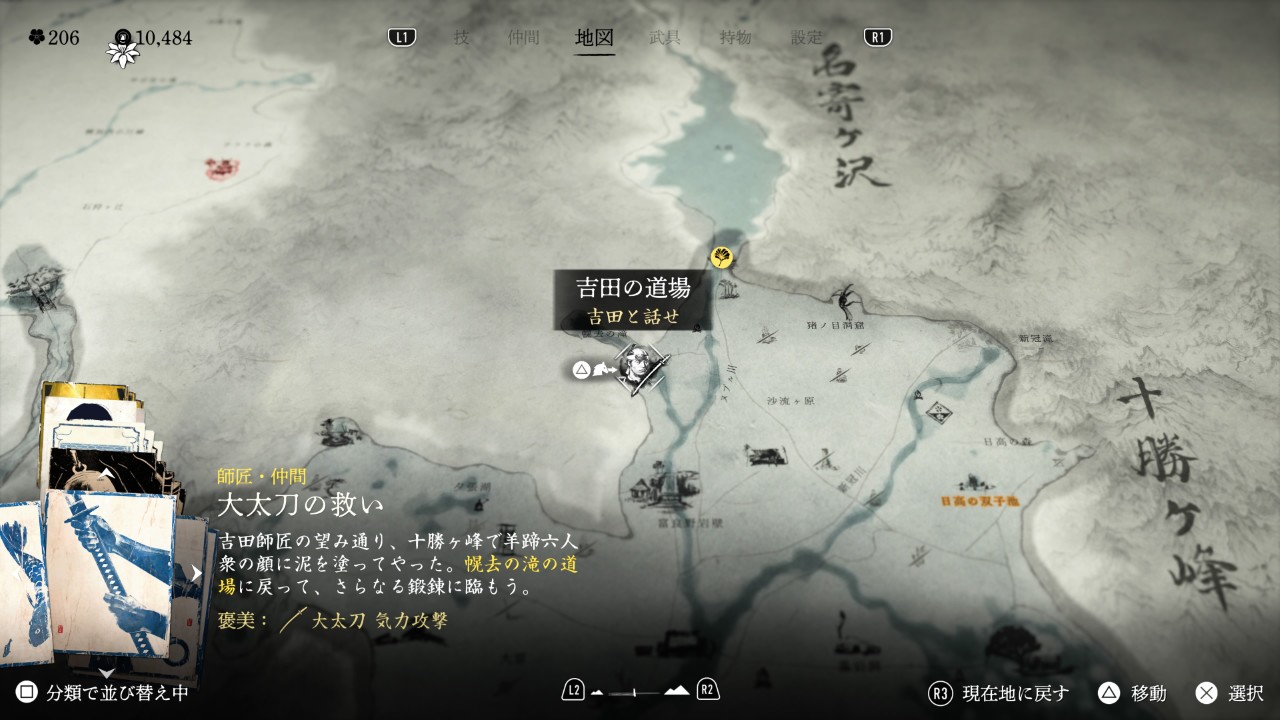Click the 吉田の道場 quest portrait marker
The width and height of the screenshot is (1280, 720).
(638, 367)
